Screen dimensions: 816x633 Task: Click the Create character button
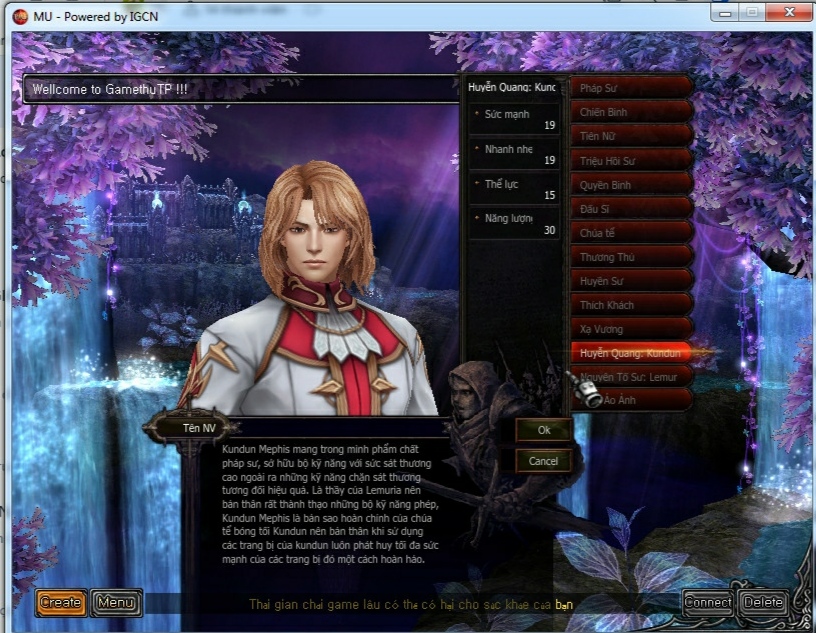(60, 602)
